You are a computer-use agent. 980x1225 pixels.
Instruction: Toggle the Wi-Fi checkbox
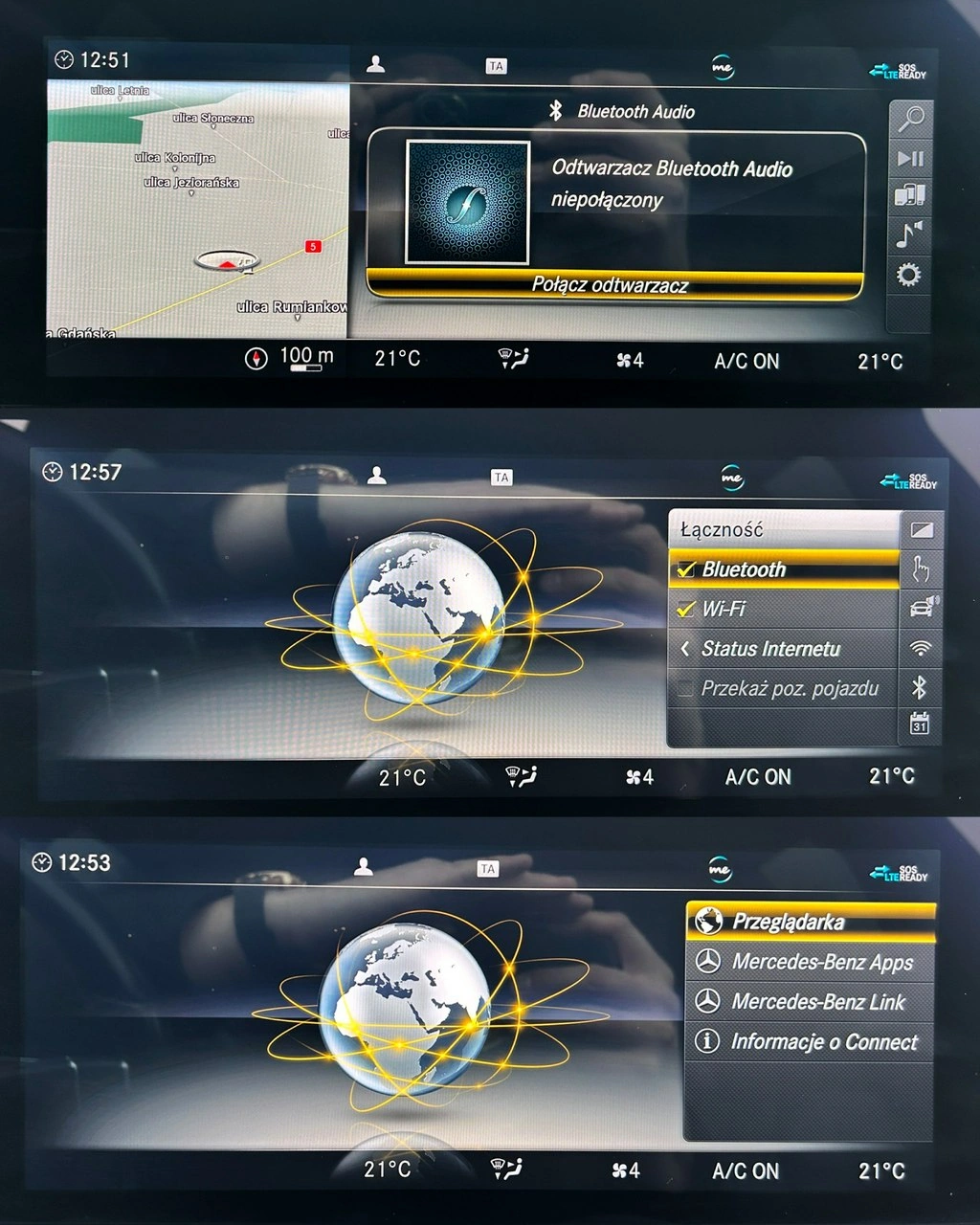pos(686,609)
